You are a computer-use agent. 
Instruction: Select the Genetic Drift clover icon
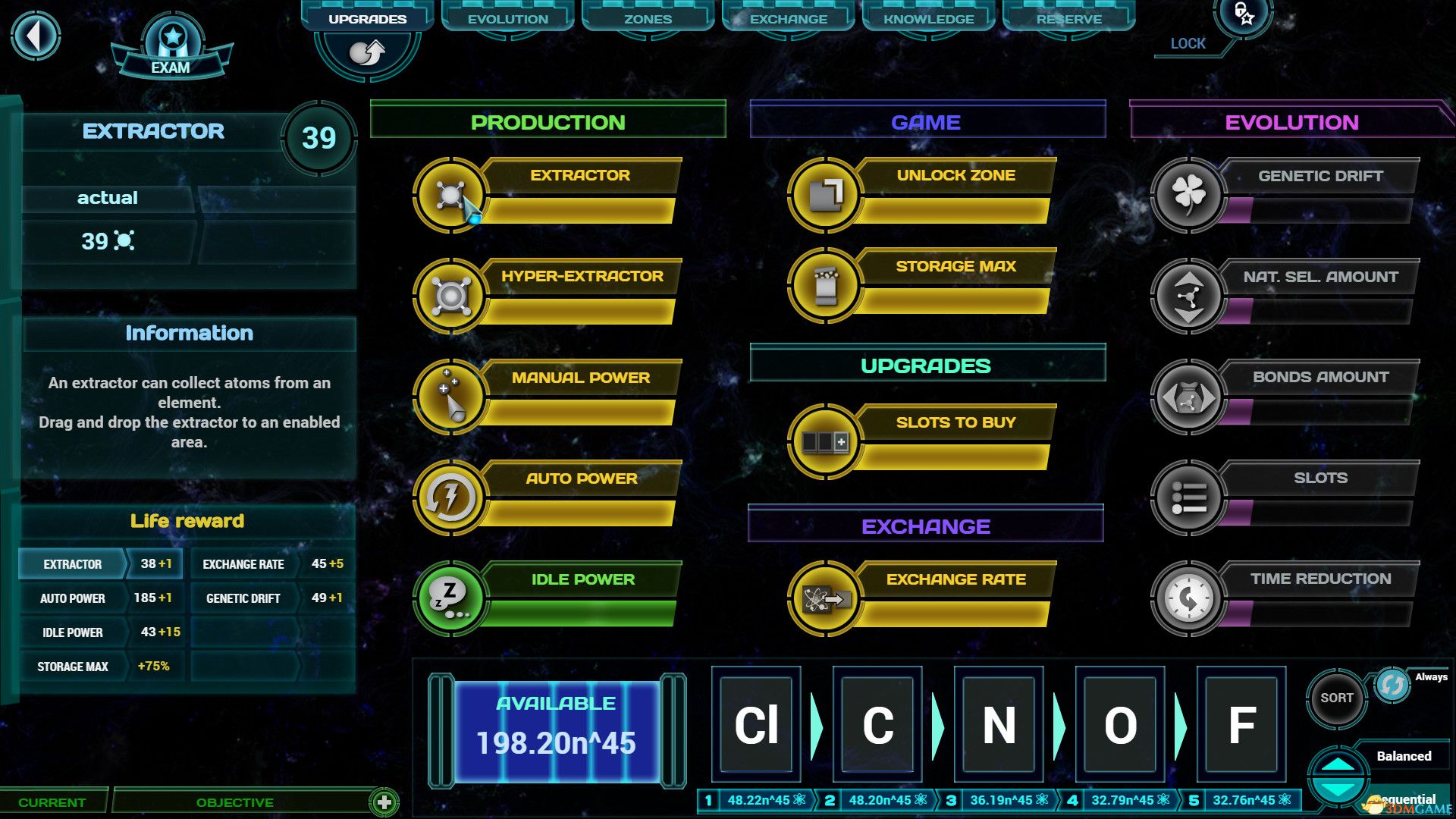click(x=1188, y=195)
